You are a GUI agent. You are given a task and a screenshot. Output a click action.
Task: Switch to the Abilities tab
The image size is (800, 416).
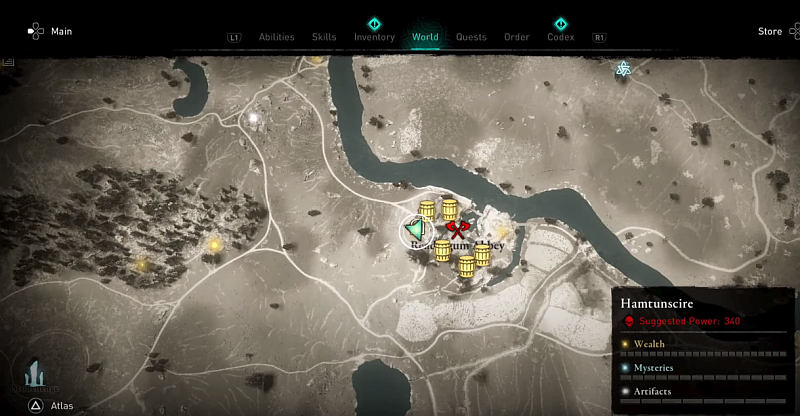(276, 37)
